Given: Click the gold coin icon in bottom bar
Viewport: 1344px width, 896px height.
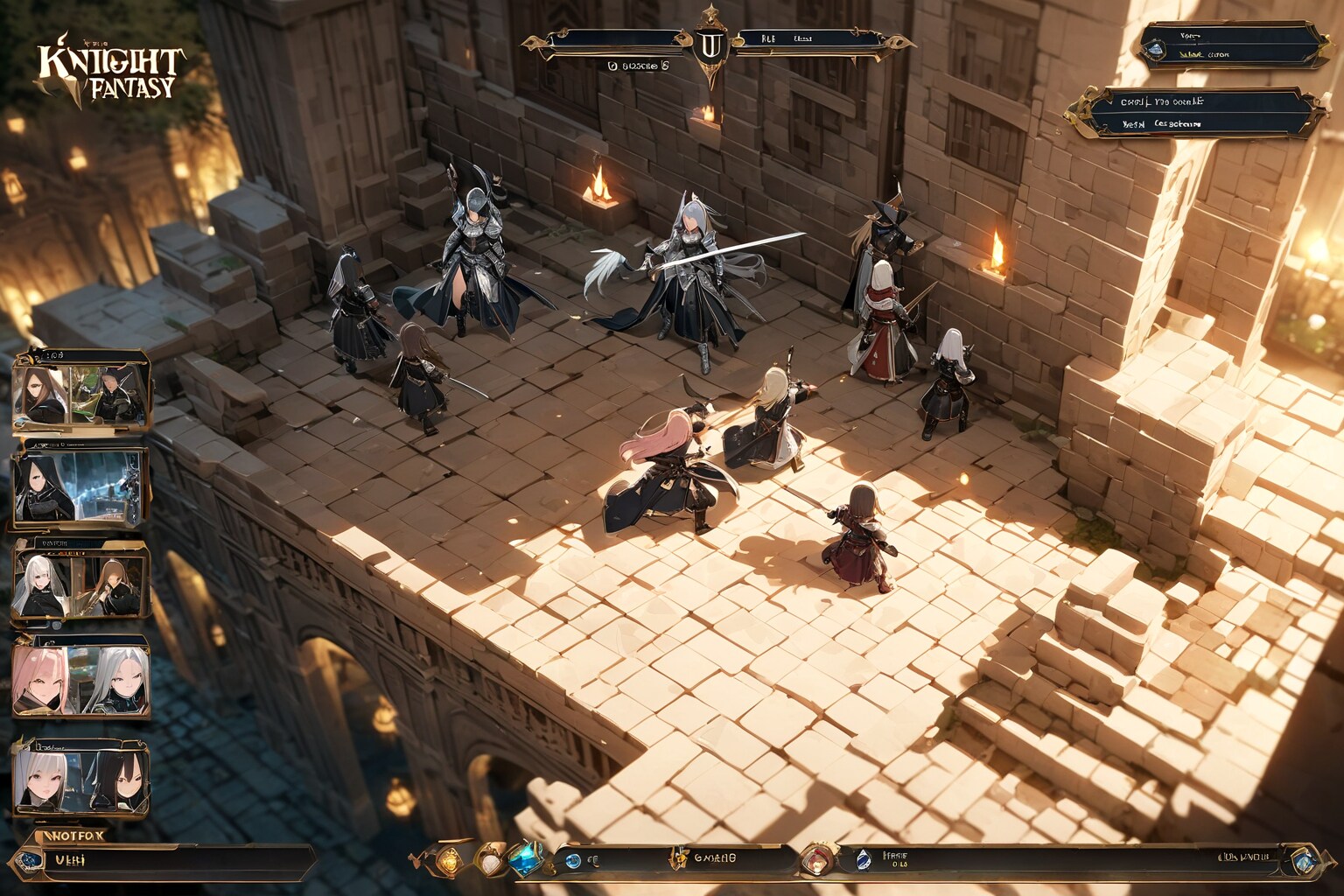Looking at the screenshot, I should click(449, 861).
